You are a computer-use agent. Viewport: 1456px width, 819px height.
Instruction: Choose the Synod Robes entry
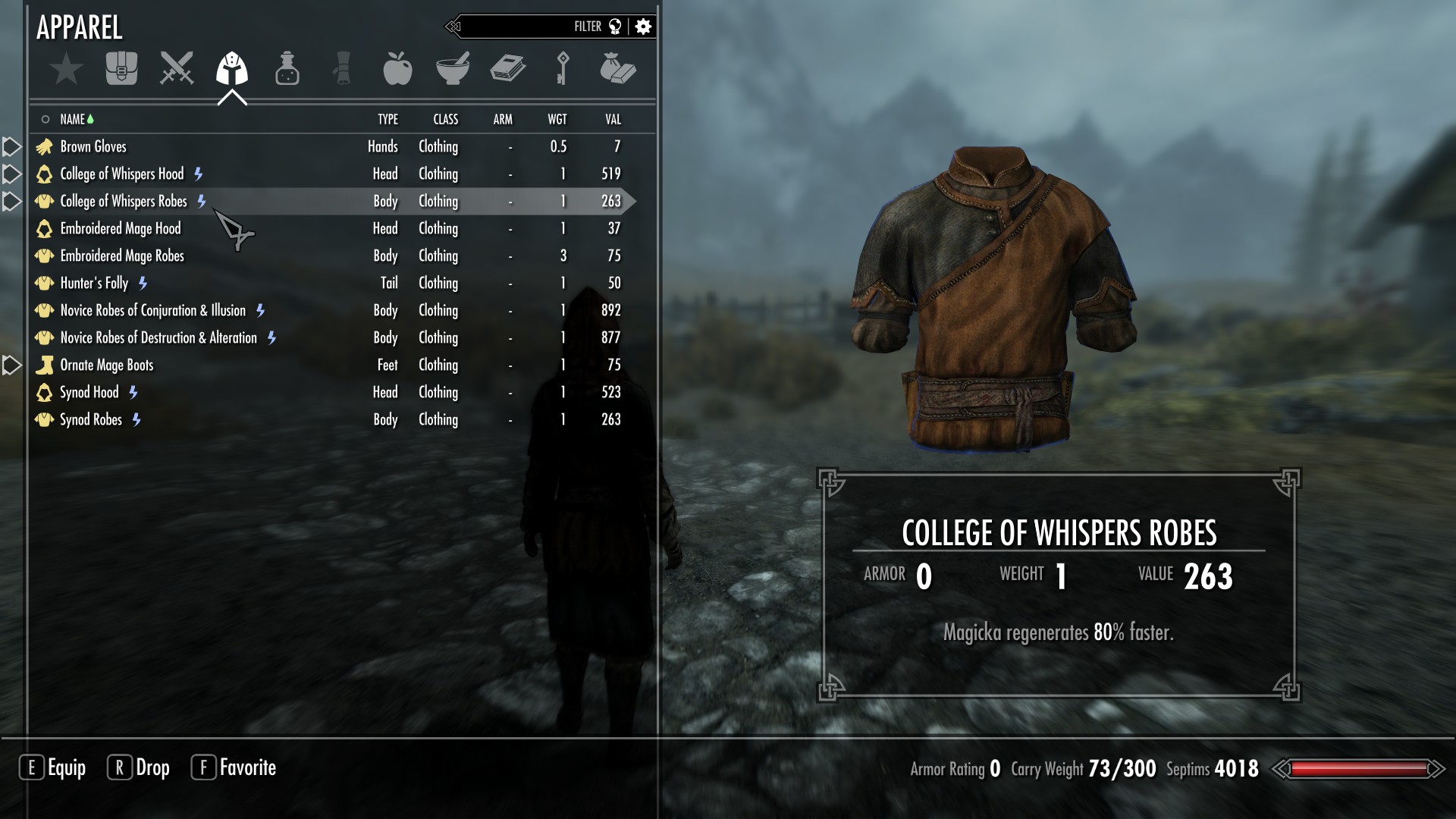[x=90, y=419]
